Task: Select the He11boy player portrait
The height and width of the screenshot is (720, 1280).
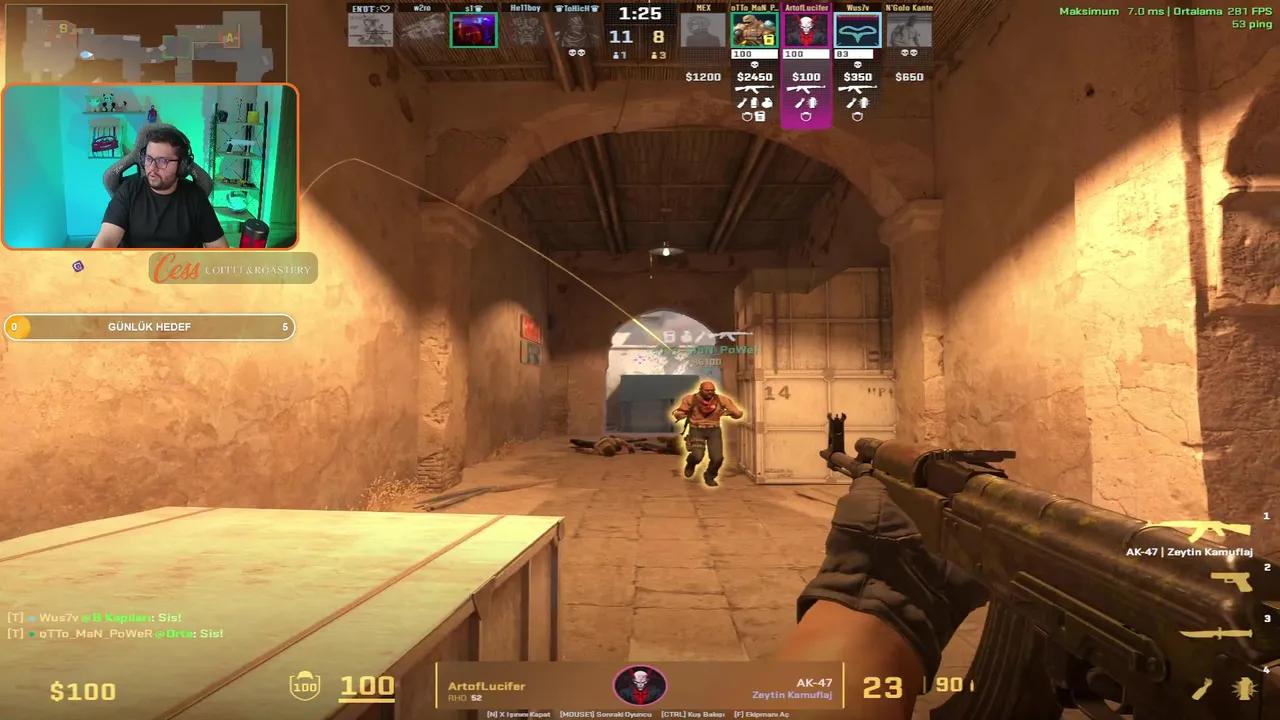Action: pyautogui.click(x=525, y=30)
